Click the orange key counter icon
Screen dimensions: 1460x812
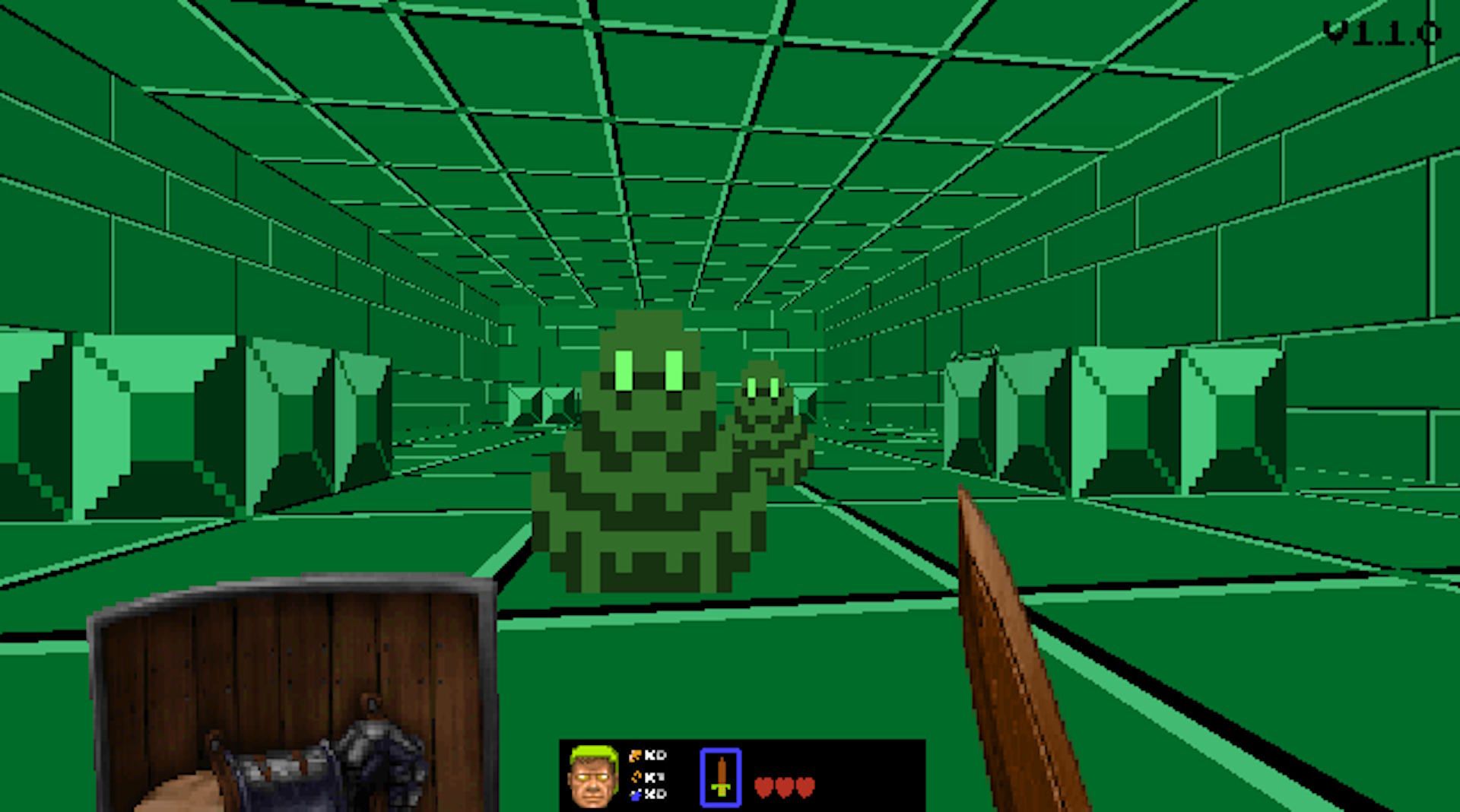(x=637, y=755)
